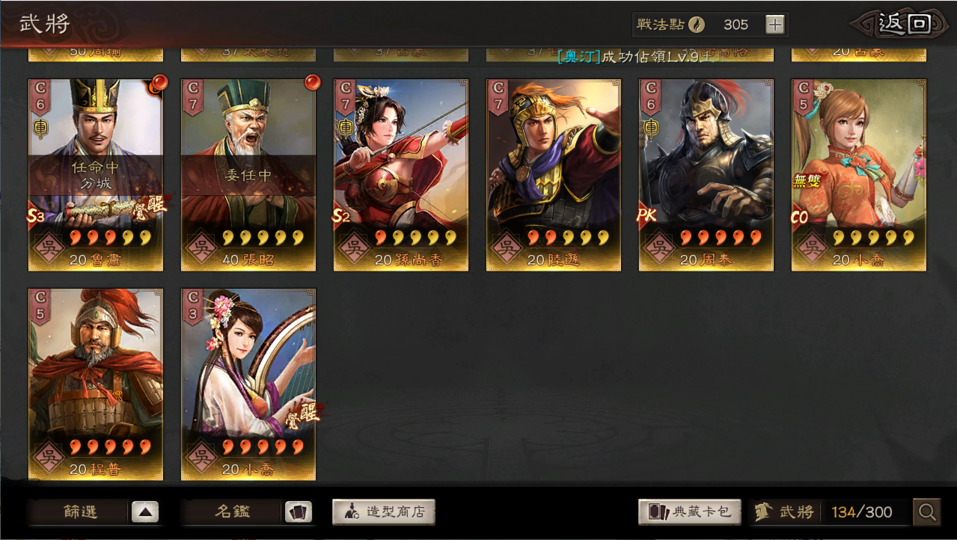The height and width of the screenshot is (540, 957).
Task: Open the 程普 general card
Action: pos(95,385)
